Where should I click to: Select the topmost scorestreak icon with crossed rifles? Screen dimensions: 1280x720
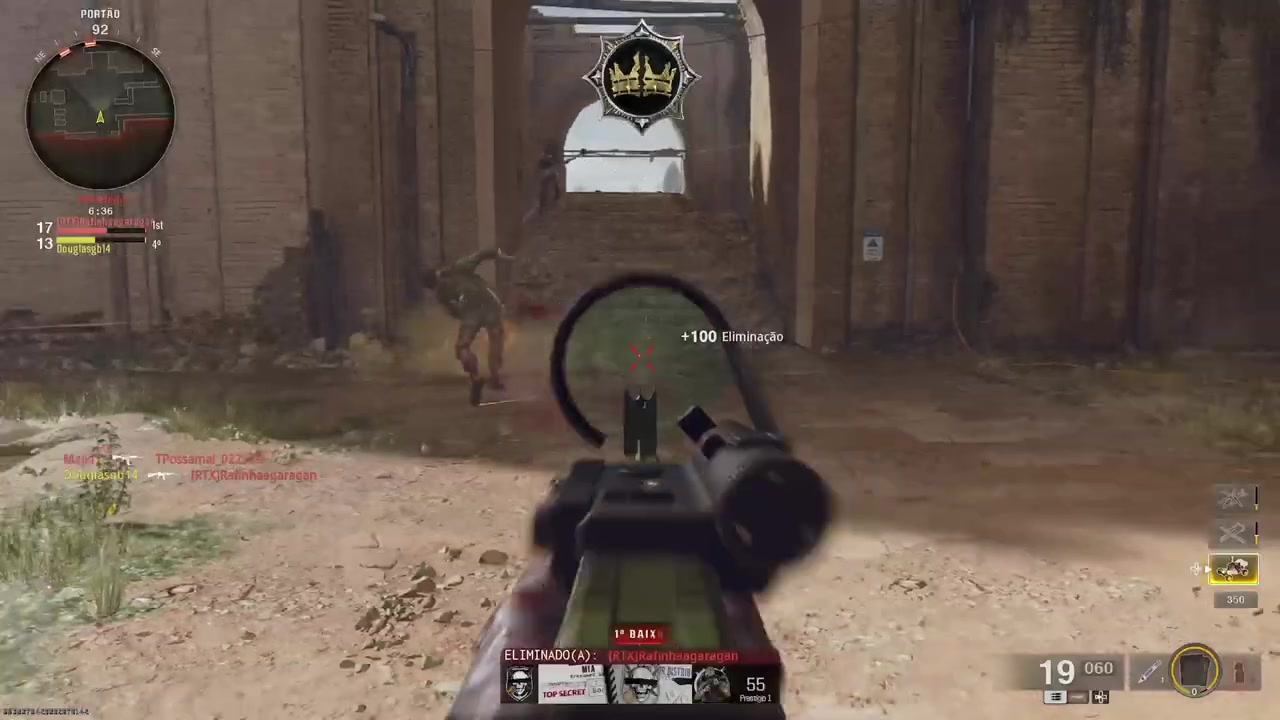pos(1231,497)
